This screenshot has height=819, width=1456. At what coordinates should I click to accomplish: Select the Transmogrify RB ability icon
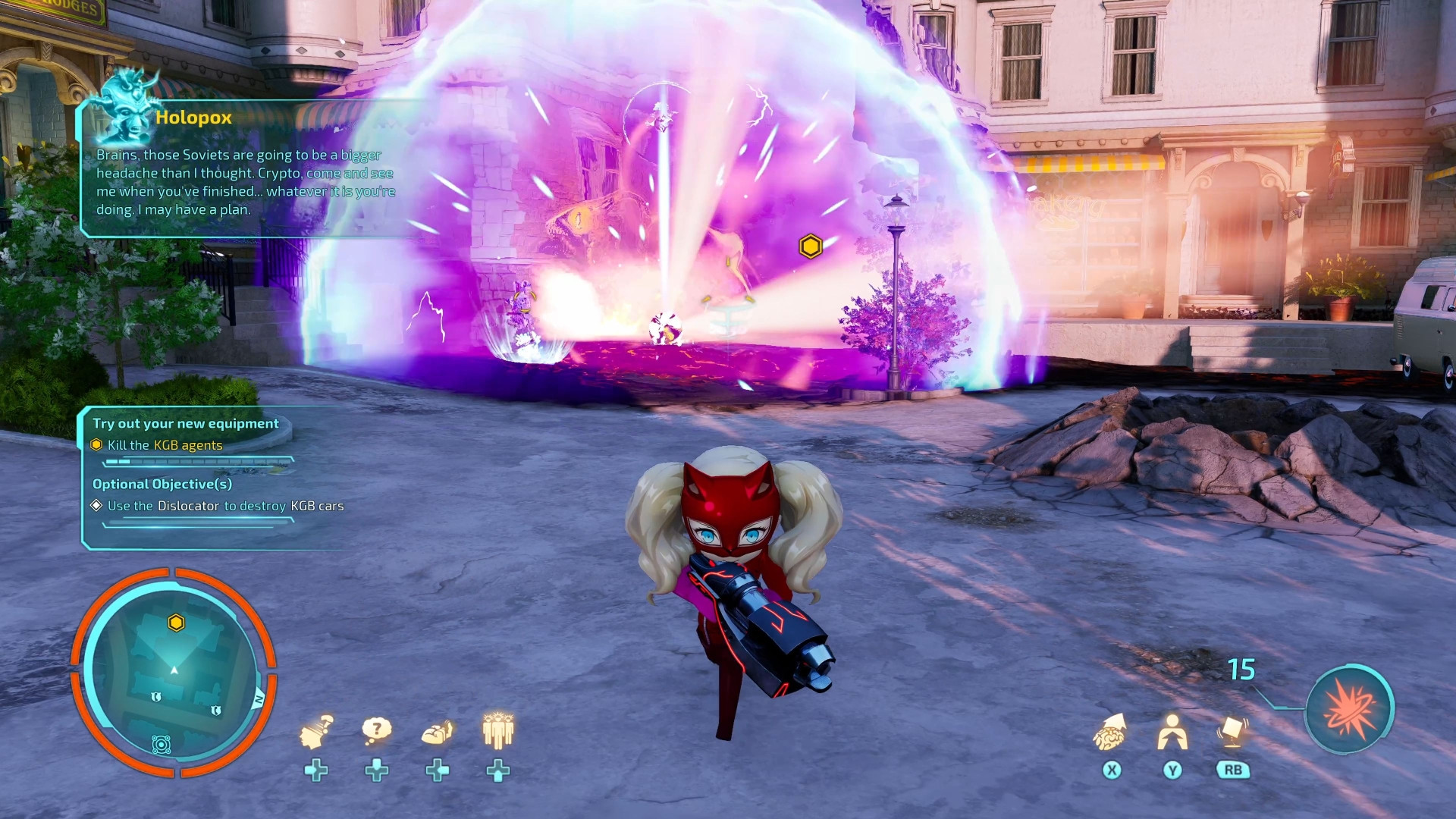click(x=1232, y=730)
